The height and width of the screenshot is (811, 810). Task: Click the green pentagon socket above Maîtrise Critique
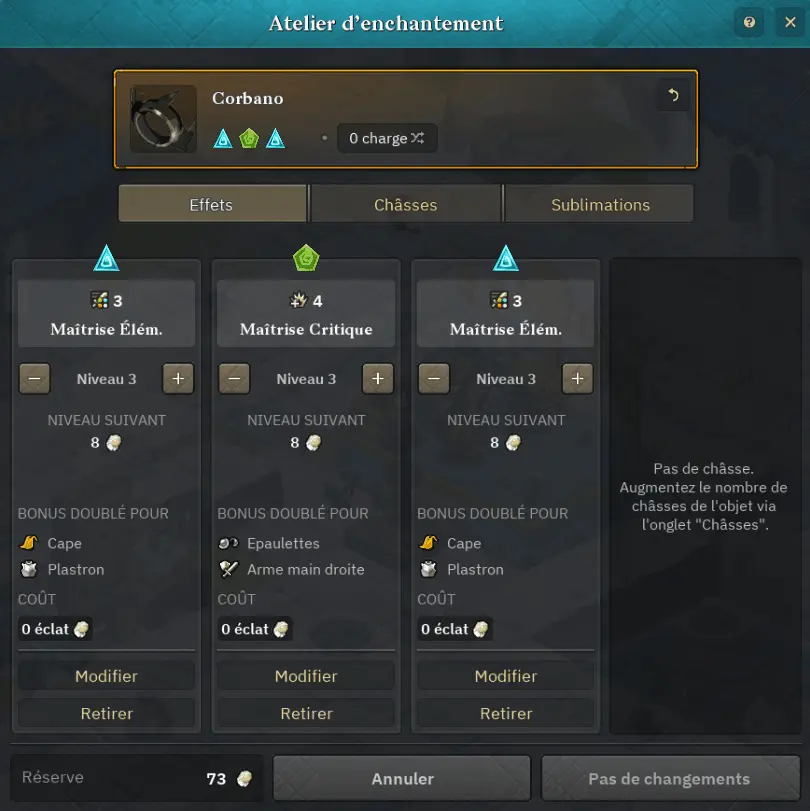306,259
